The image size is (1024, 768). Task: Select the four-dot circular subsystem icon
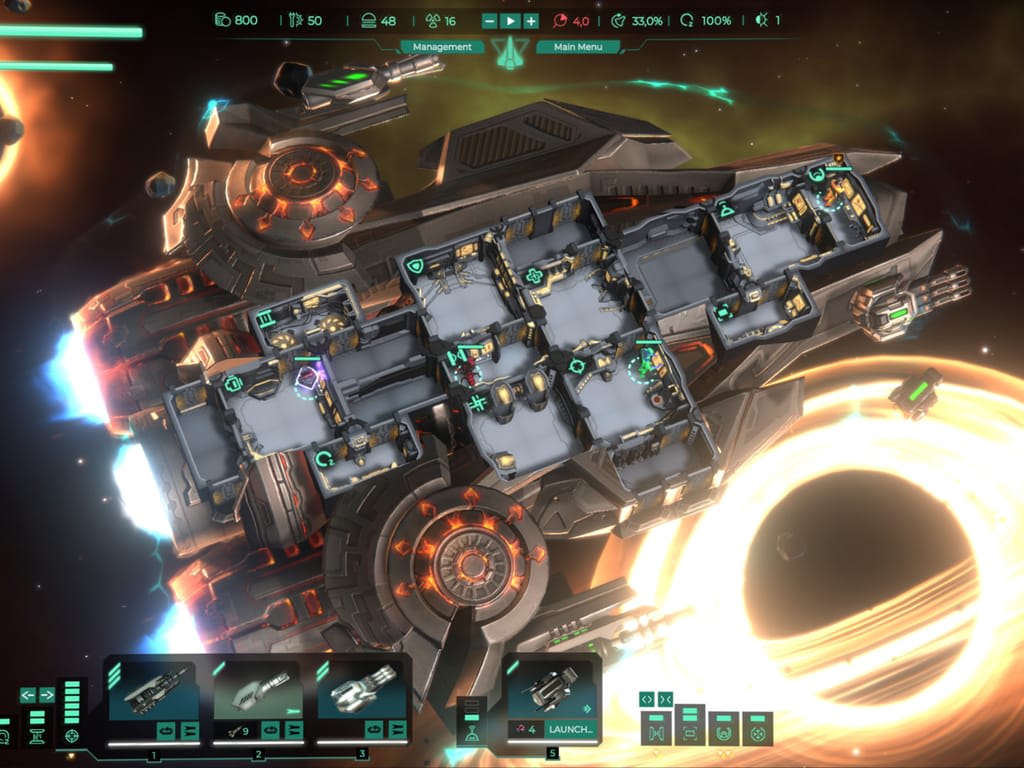click(x=757, y=735)
